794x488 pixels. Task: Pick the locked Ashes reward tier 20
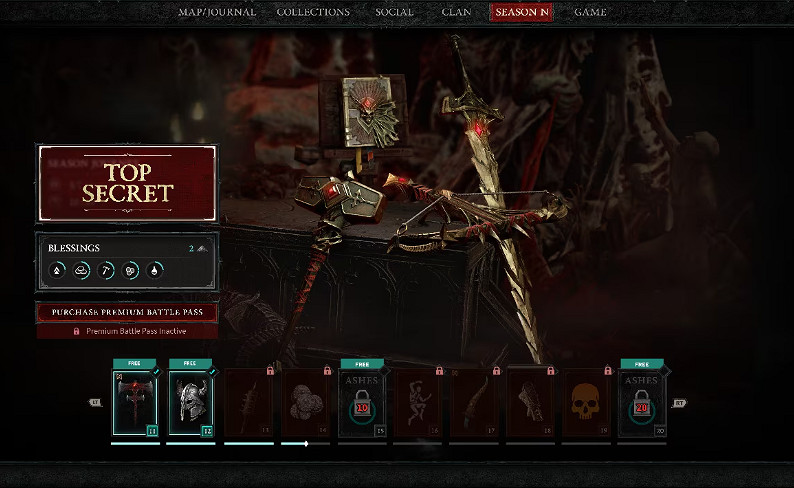click(x=641, y=402)
